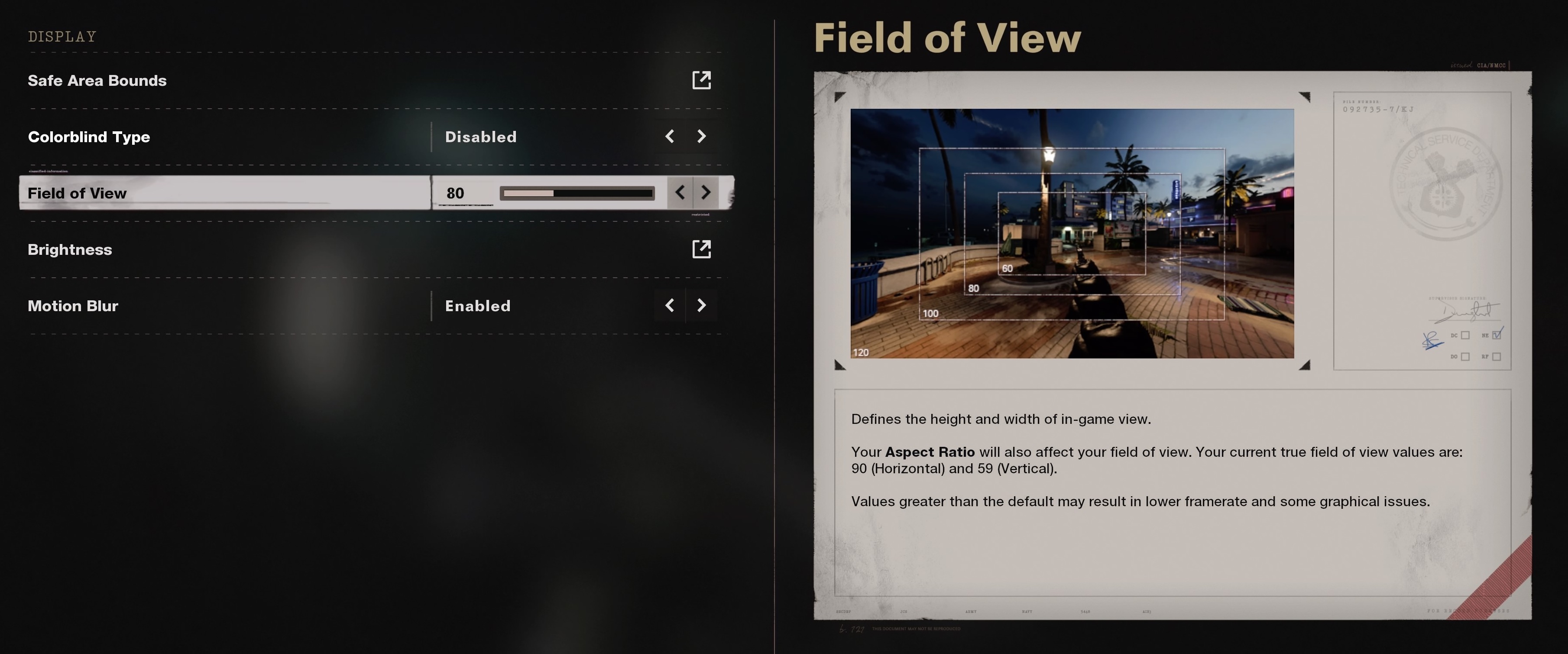
Task: Toggle Motion Blur with the left arrow
Action: point(670,305)
